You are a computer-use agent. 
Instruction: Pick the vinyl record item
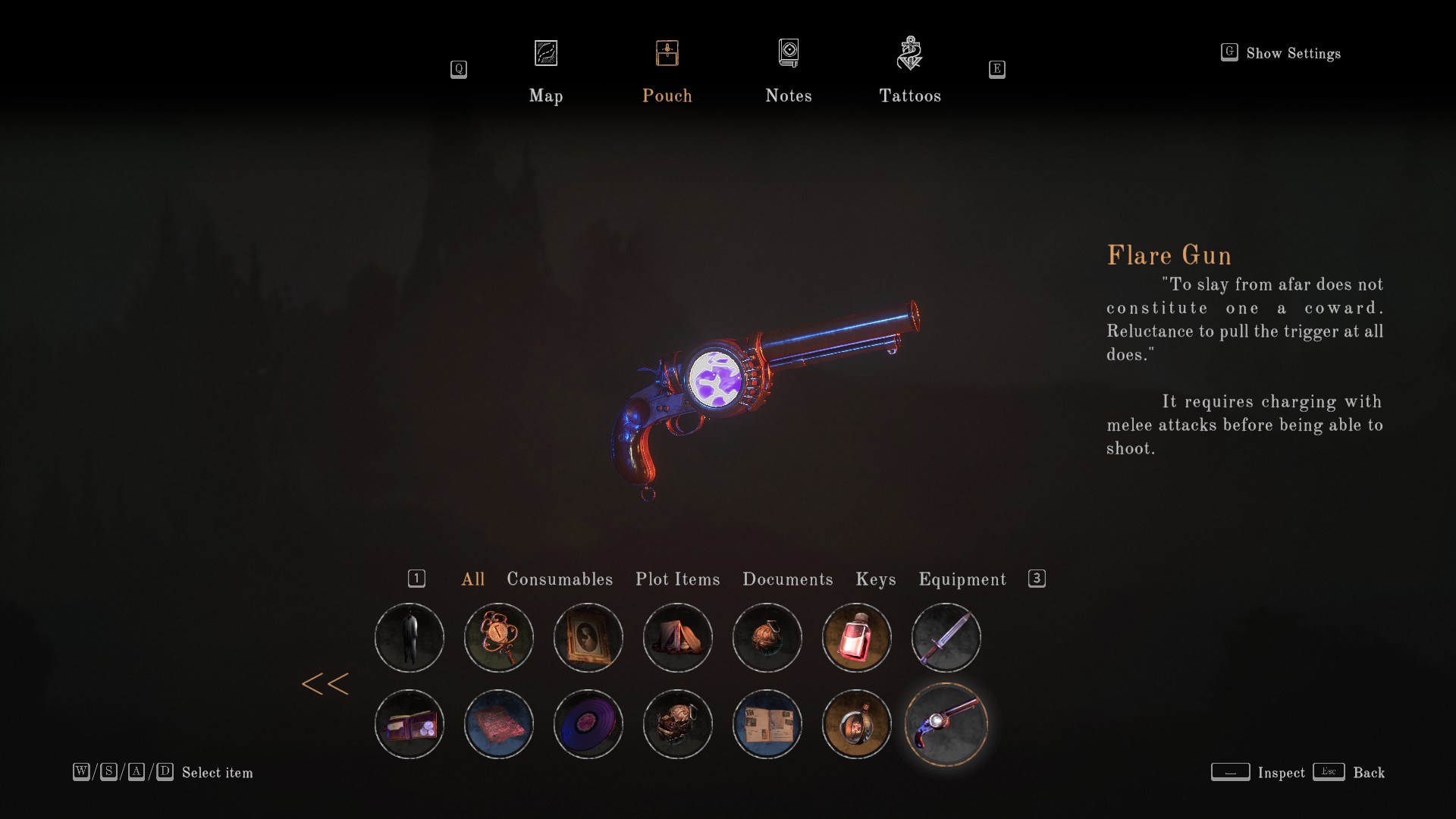click(588, 724)
